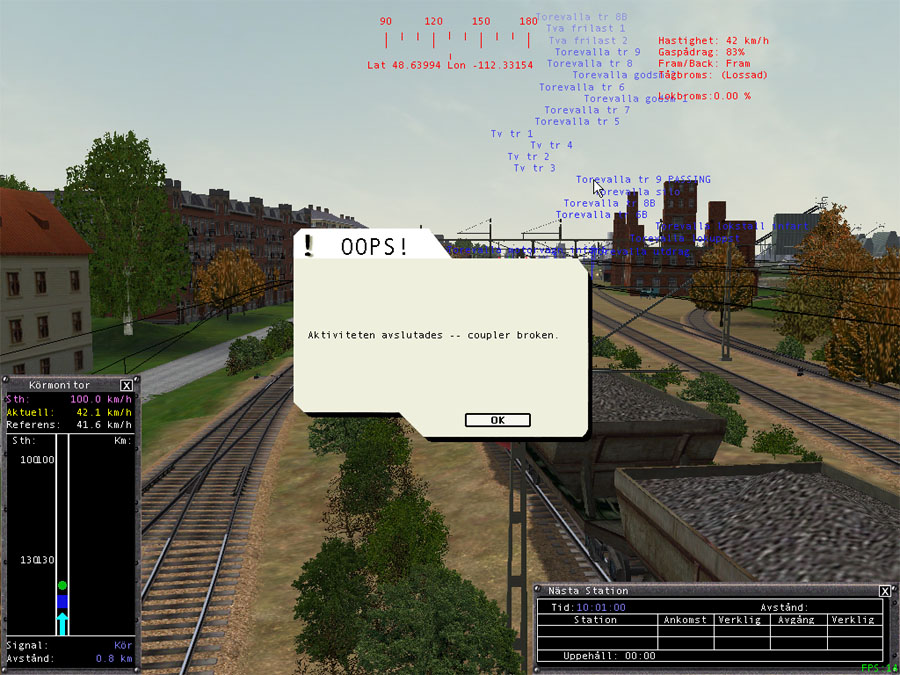900x675 pixels.
Task: Close the Nästa Station panel
Action: coord(884,591)
